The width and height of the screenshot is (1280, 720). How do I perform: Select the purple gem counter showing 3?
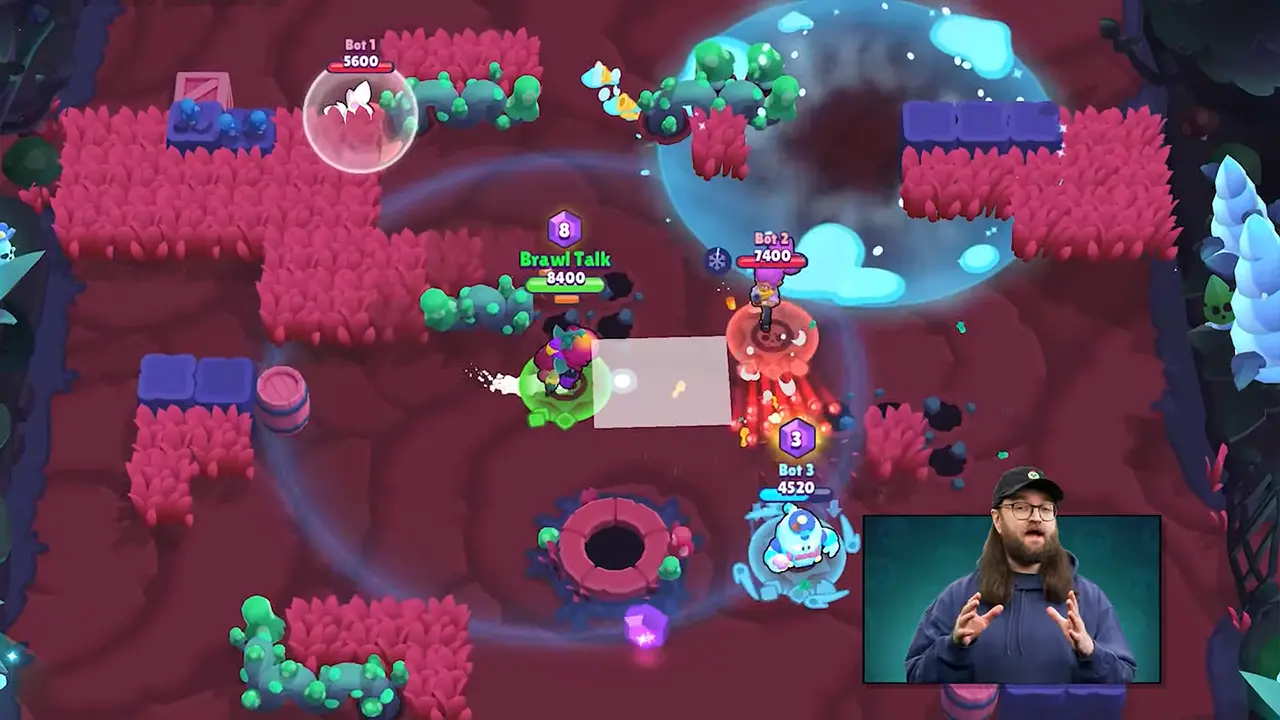pos(795,436)
